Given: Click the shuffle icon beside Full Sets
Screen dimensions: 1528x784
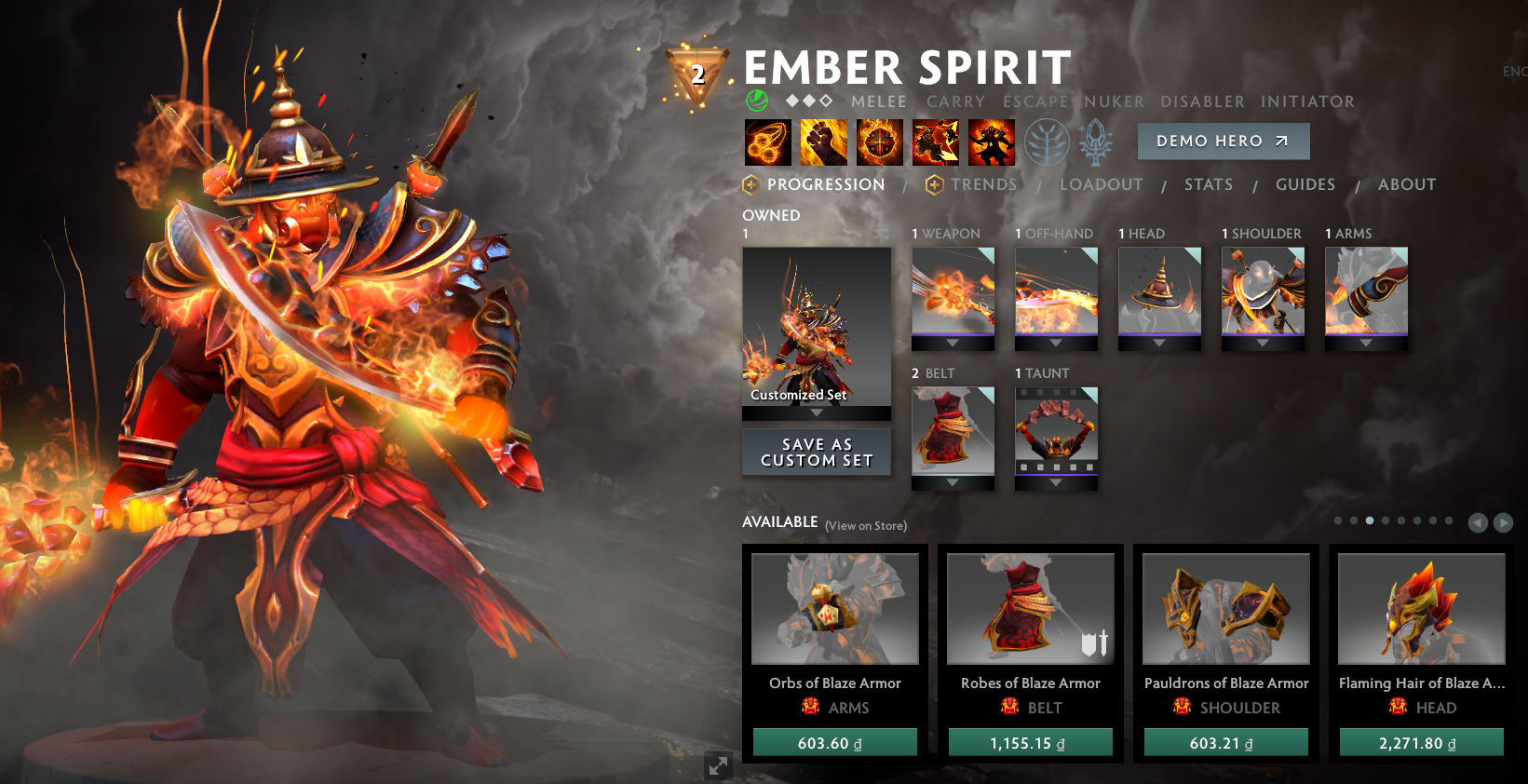Looking at the screenshot, I should [x=881, y=234].
